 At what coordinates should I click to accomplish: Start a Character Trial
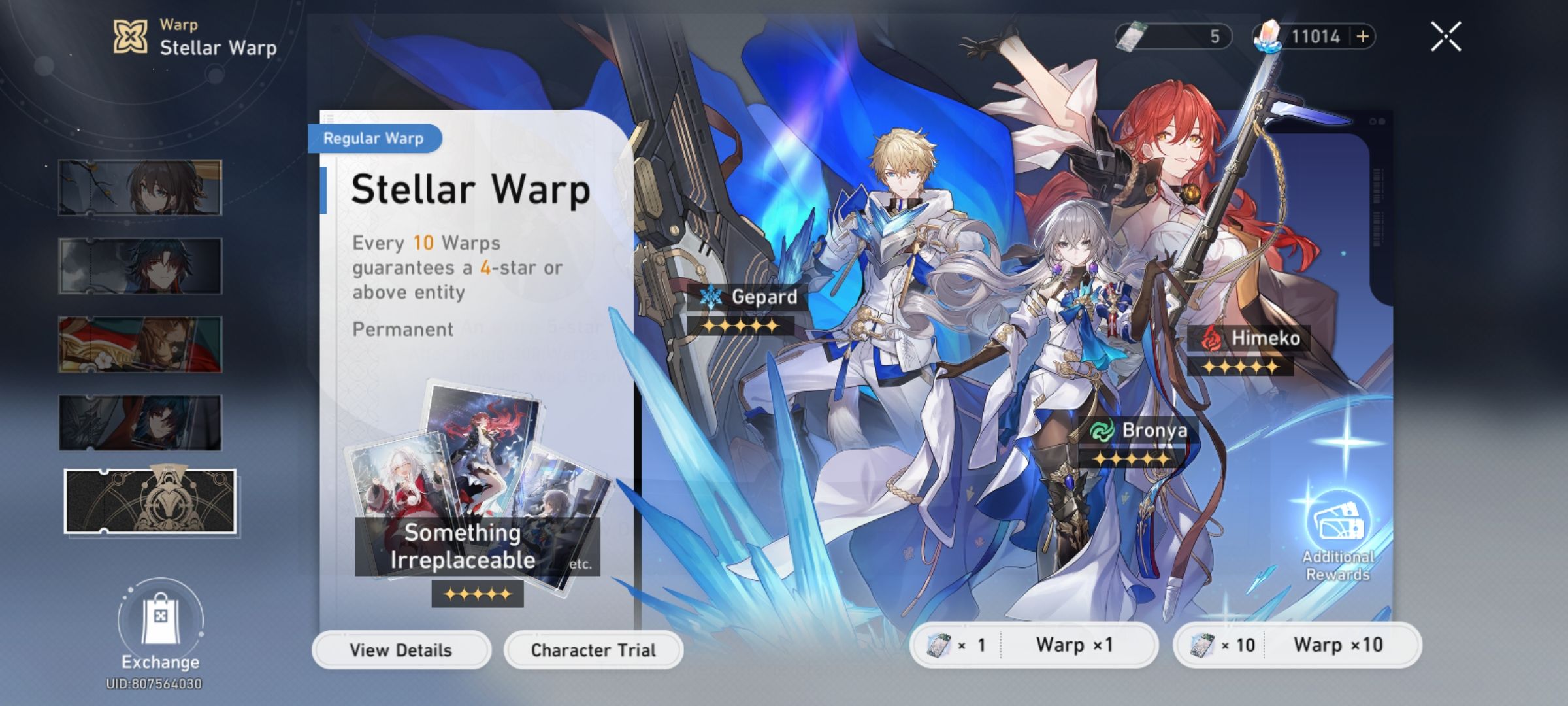pos(593,650)
